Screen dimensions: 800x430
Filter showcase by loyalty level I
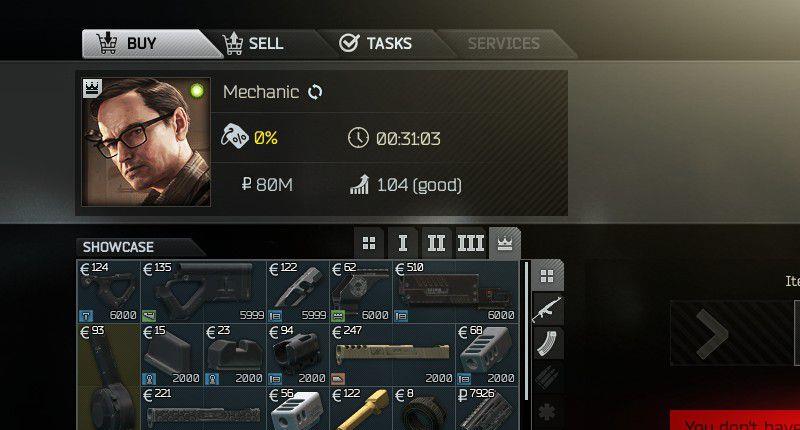(x=402, y=243)
